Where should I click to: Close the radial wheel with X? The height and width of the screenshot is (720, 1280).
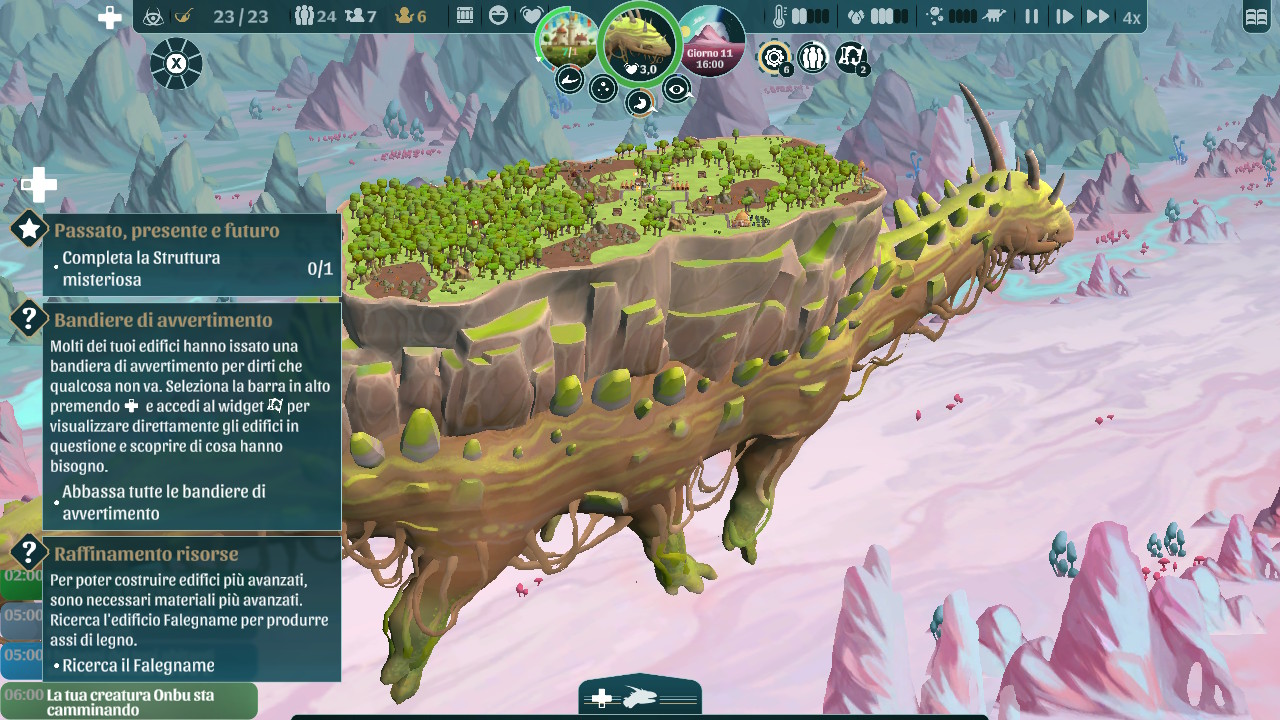(176, 64)
